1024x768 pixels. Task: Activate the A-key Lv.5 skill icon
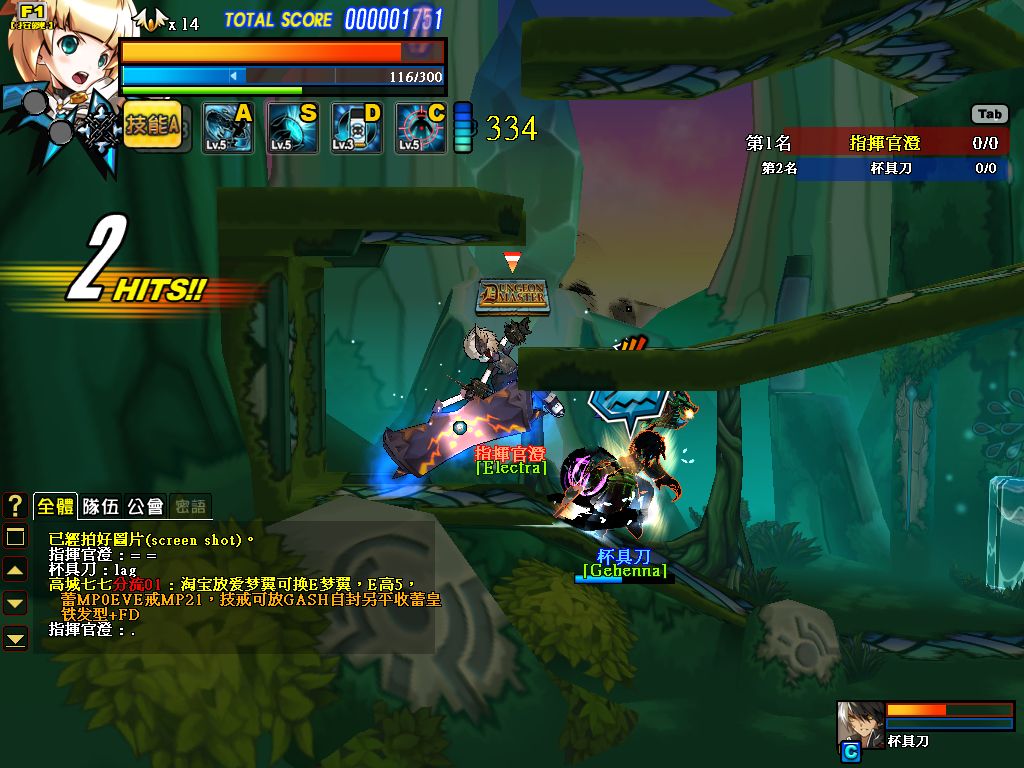(227, 128)
